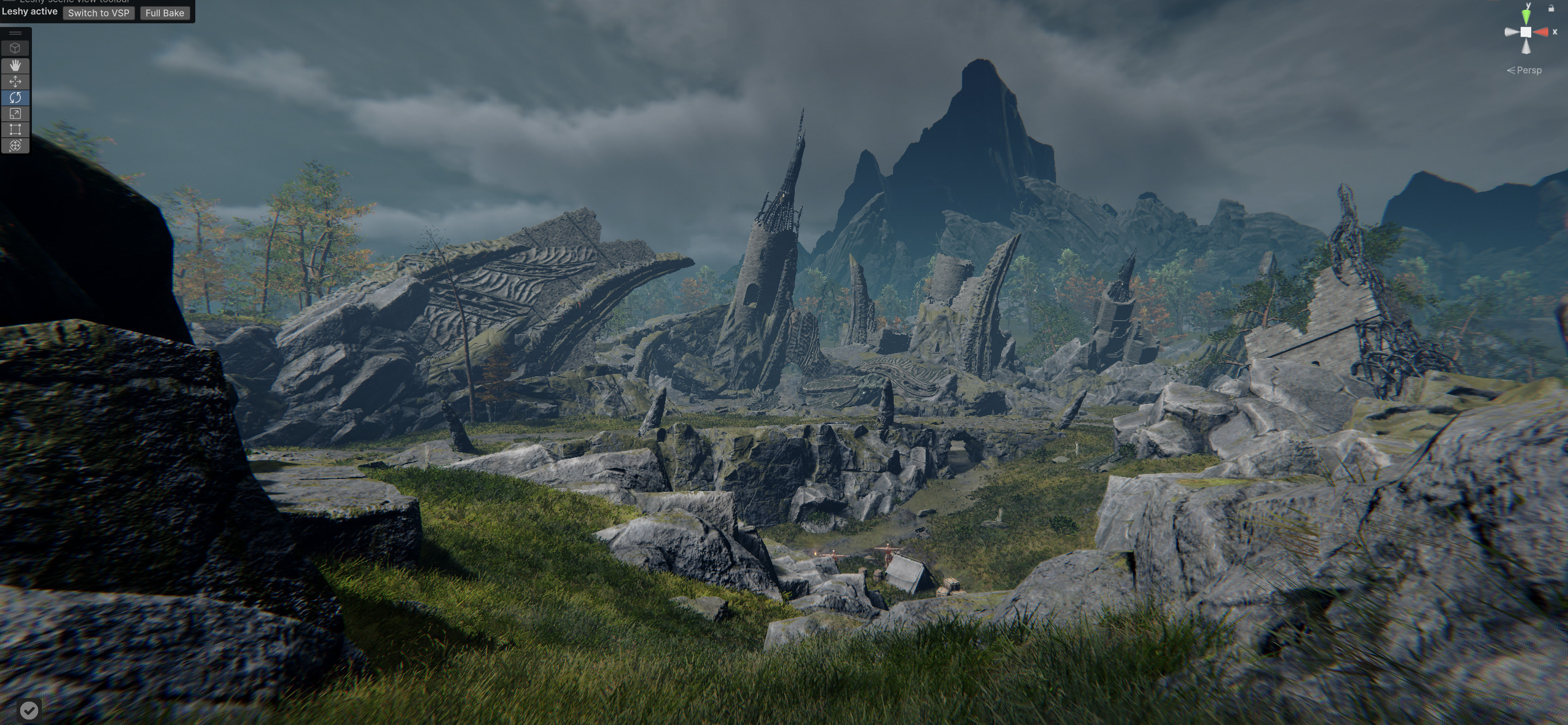Select the scale tool
This screenshot has width=1568, height=725.
point(15,113)
